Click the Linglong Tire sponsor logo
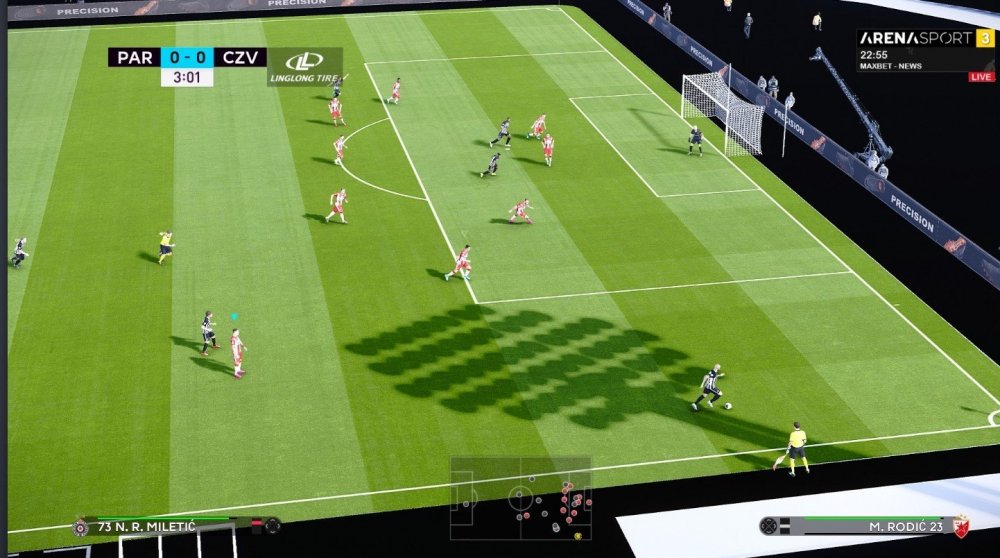Image resolution: width=1000 pixels, height=558 pixels. point(304,66)
